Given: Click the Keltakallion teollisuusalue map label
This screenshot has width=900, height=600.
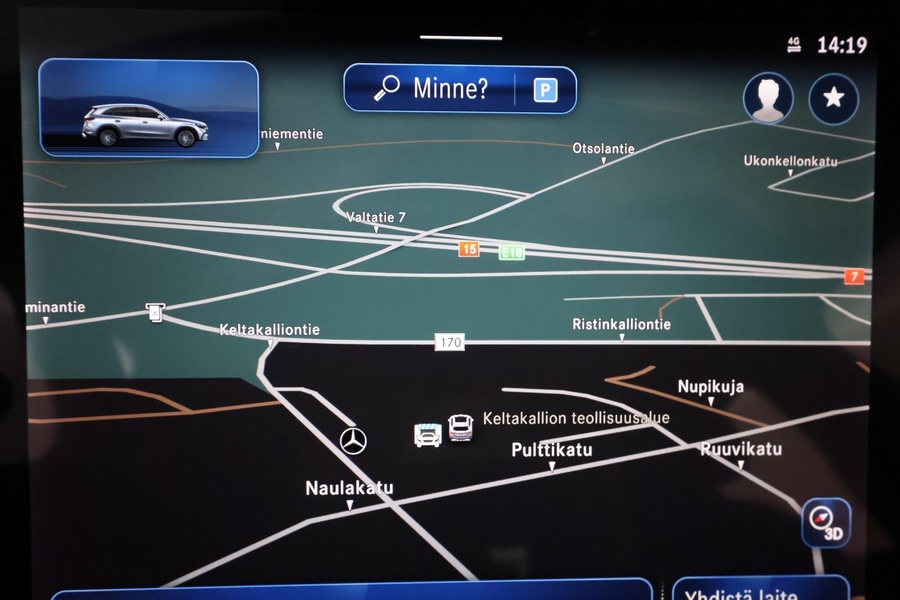Looking at the screenshot, I should (576, 418).
